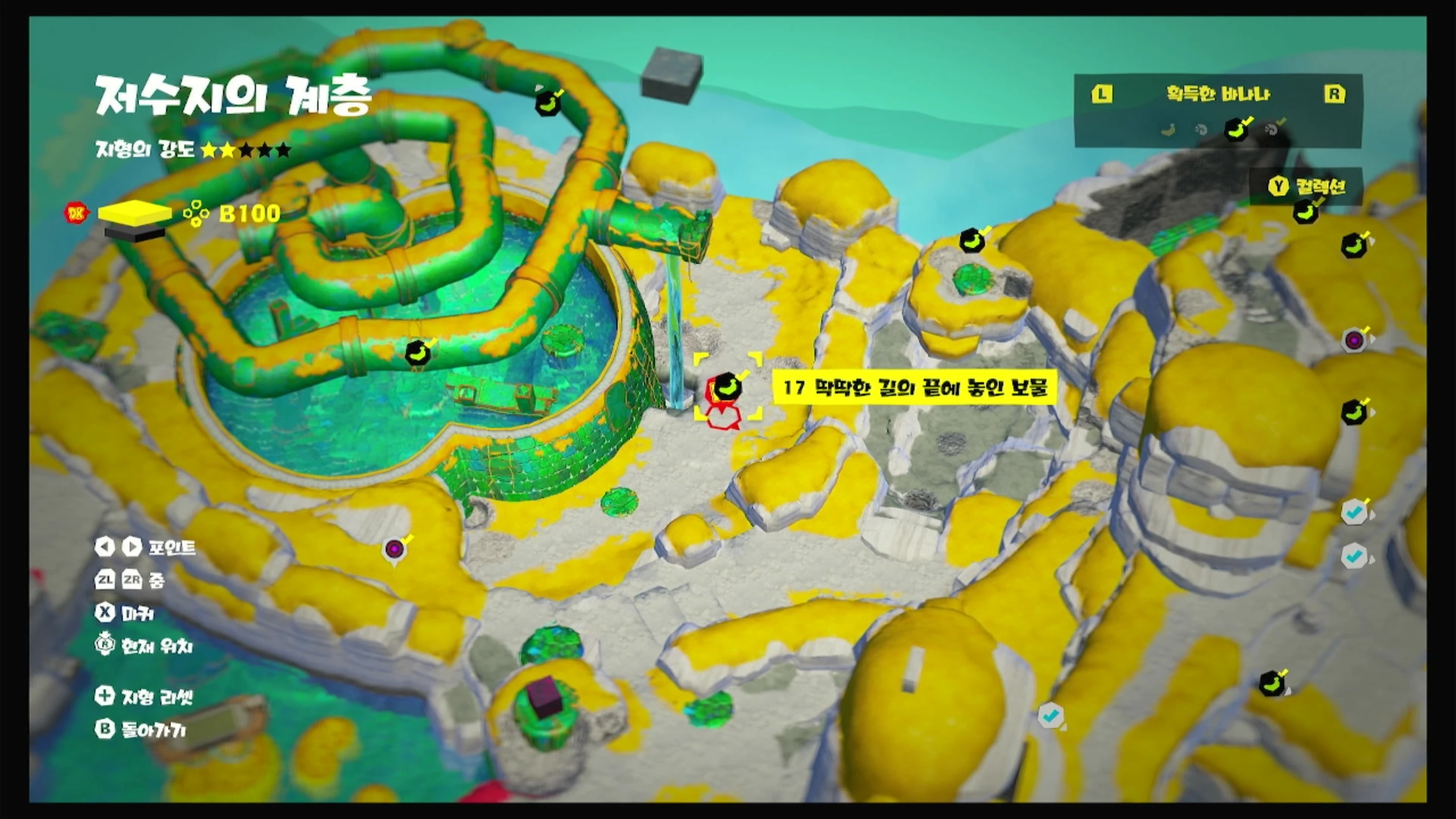Select banana marker above the round green hatch
The image size is (1456, 819).
[972, 241]
